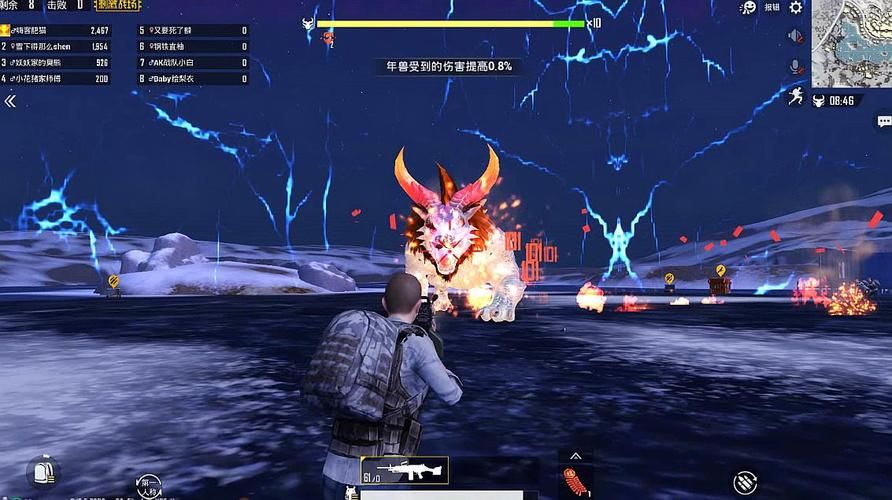Image resolution: width=892 pixels, height=500 pixels.
Task: Tap the bullets reload button
Action: (x=745, y=482)
